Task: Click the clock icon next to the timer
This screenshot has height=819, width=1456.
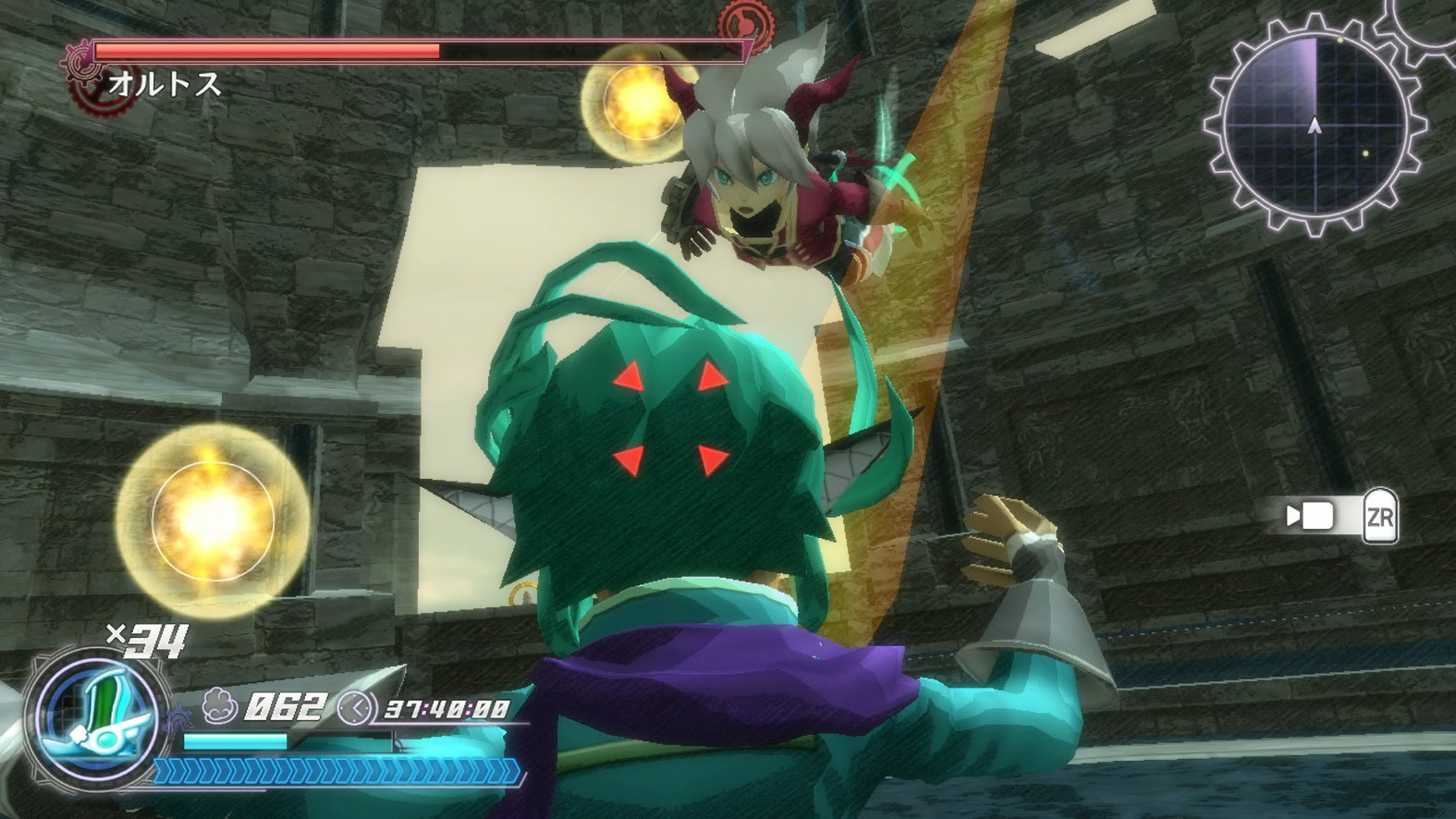Action: [x=356, y=709]
